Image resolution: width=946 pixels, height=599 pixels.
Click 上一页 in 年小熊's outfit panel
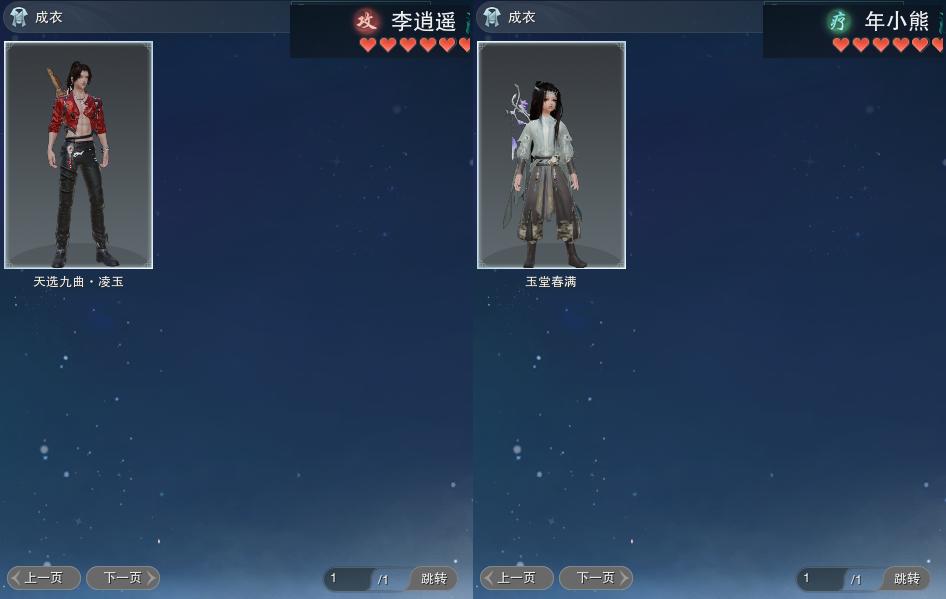pos(517,578)
